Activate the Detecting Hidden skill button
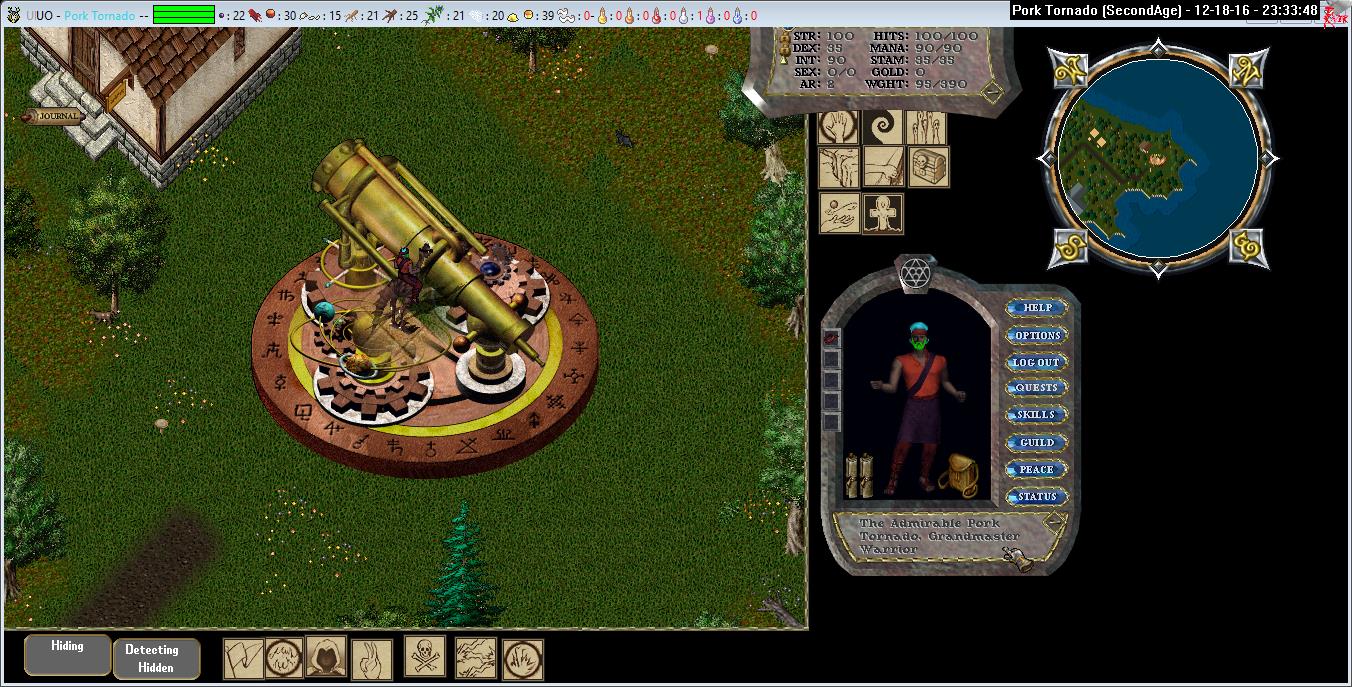Screen dimensions: 1352x687 156,659
